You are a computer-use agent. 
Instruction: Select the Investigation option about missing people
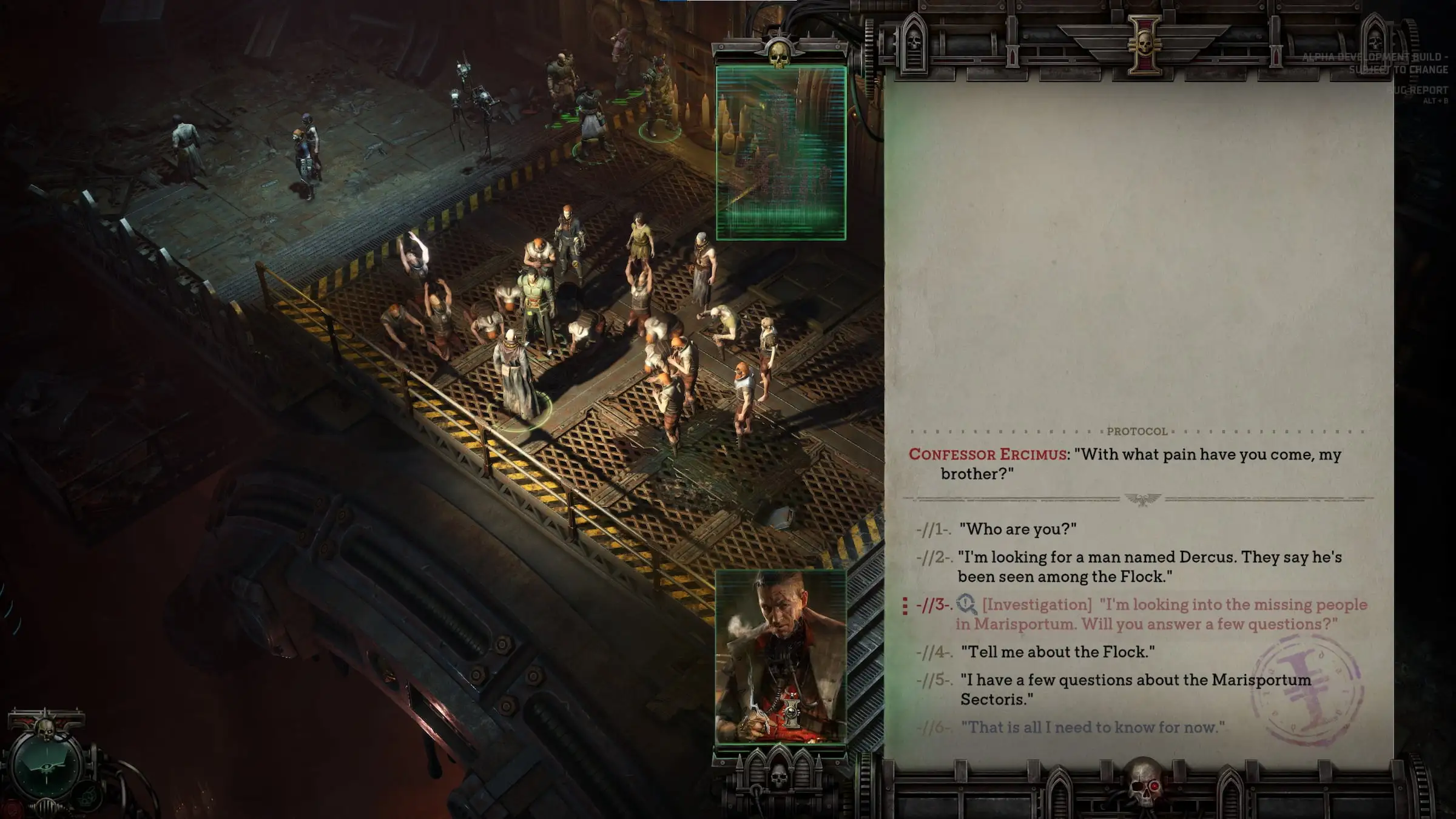click(1161, 614)
